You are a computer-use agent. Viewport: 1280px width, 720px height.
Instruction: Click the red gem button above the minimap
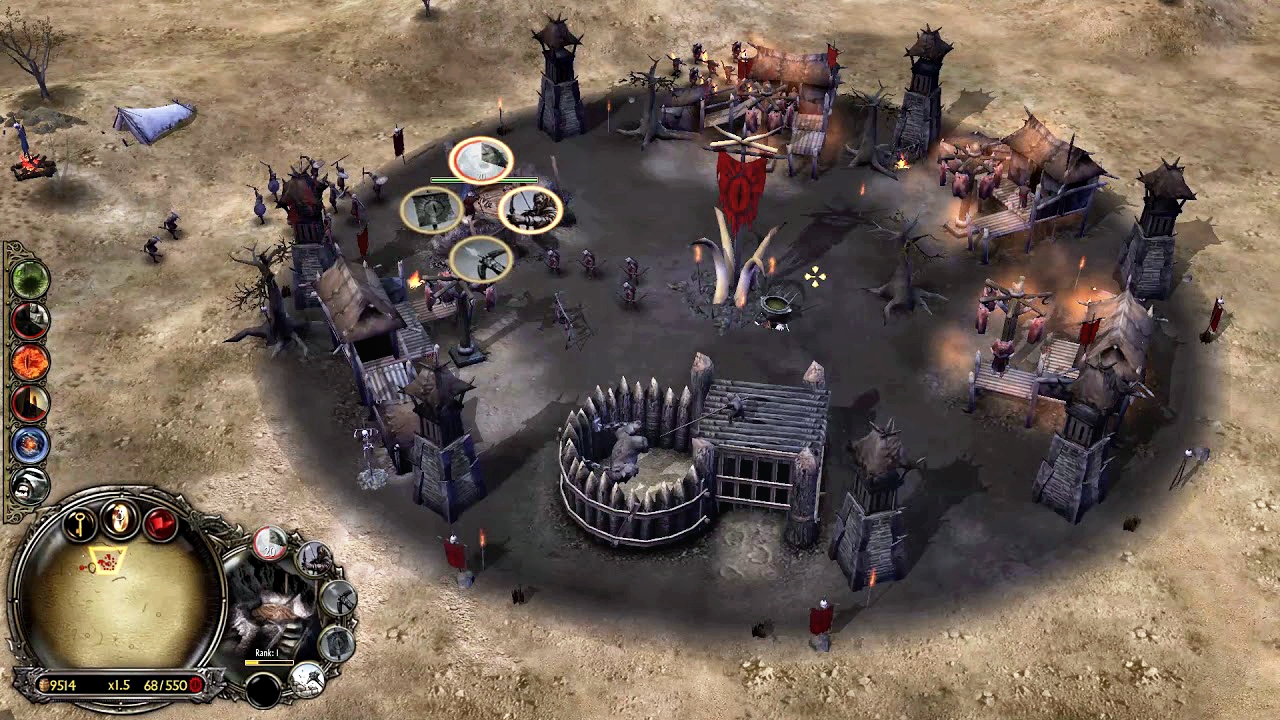160,523
